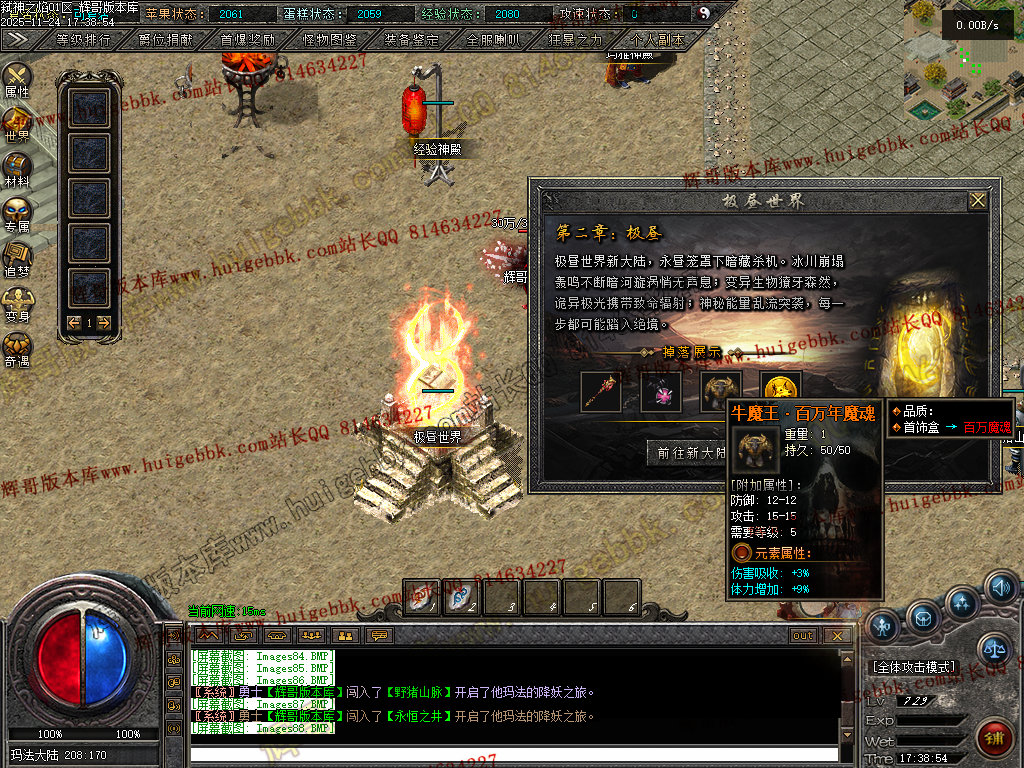
Task: Open the 装备鉴定 menu
Action: pos(411,40)
